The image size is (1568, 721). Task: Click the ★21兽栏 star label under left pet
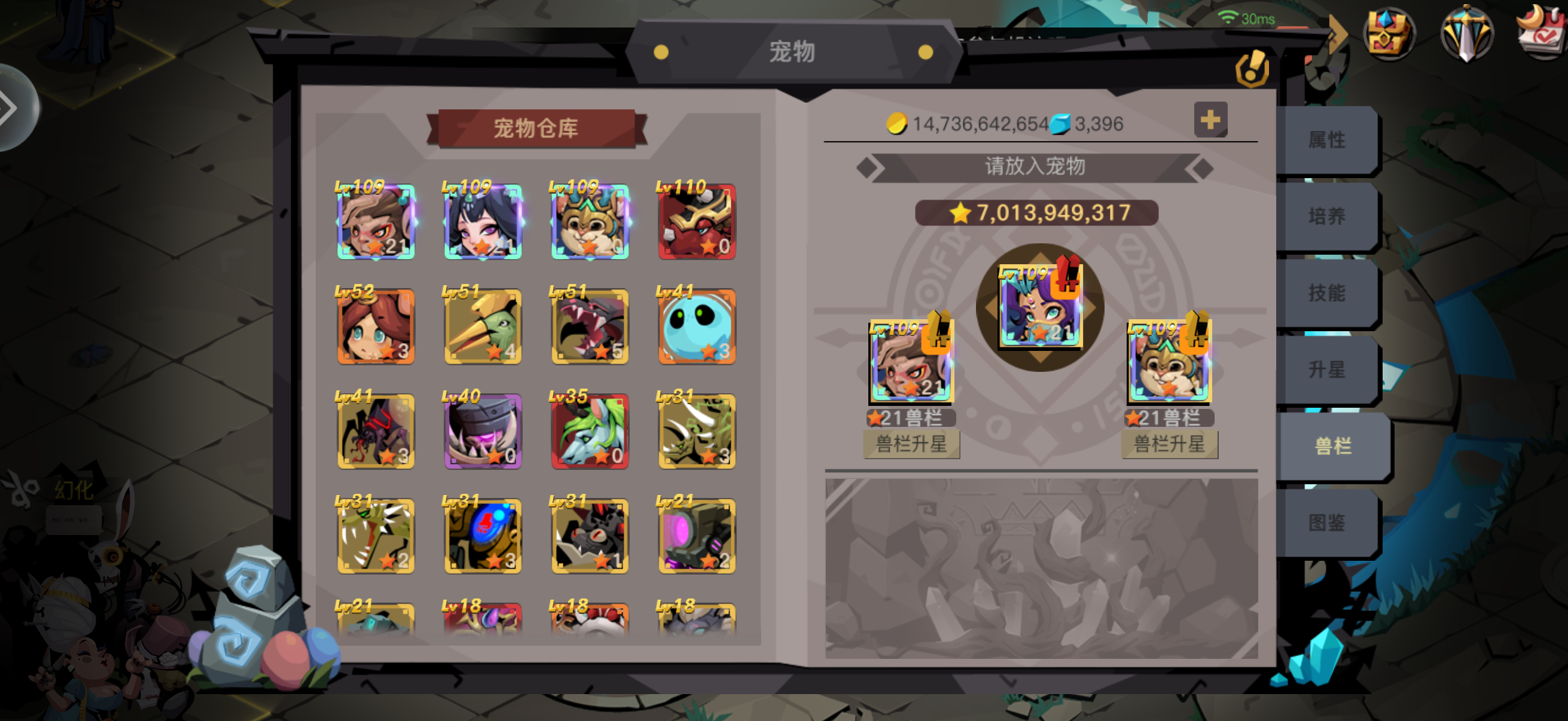pos(911,417)
